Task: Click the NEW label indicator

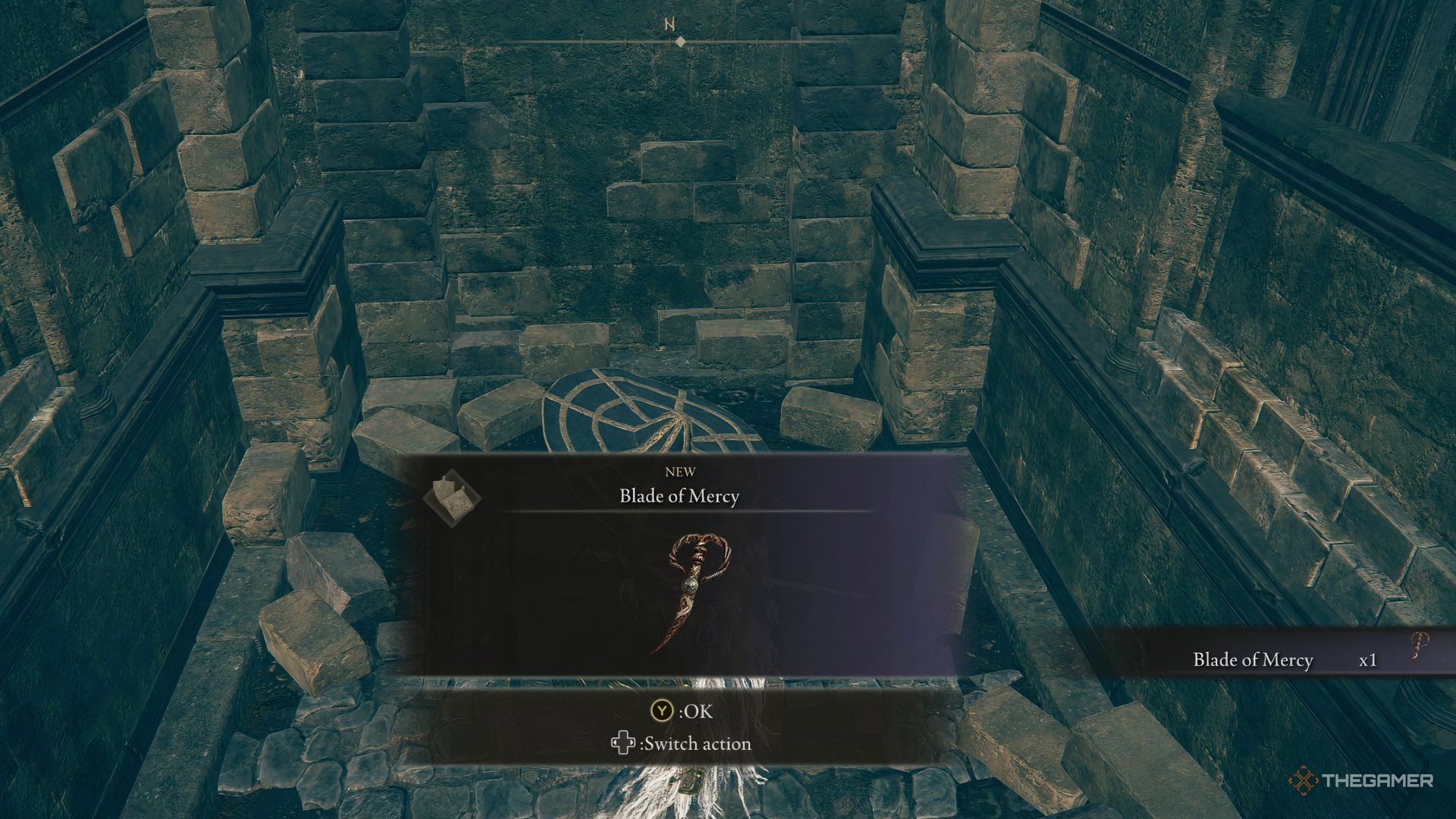Action: click(680, 470)
